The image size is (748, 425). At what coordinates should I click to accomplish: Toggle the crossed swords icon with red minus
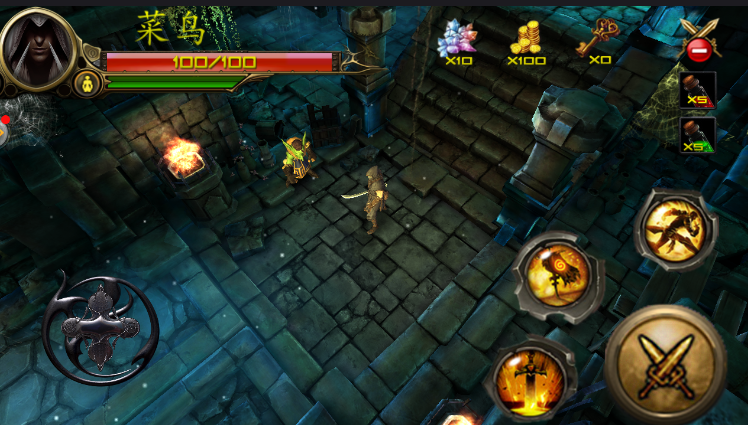[x=699, y=40]
